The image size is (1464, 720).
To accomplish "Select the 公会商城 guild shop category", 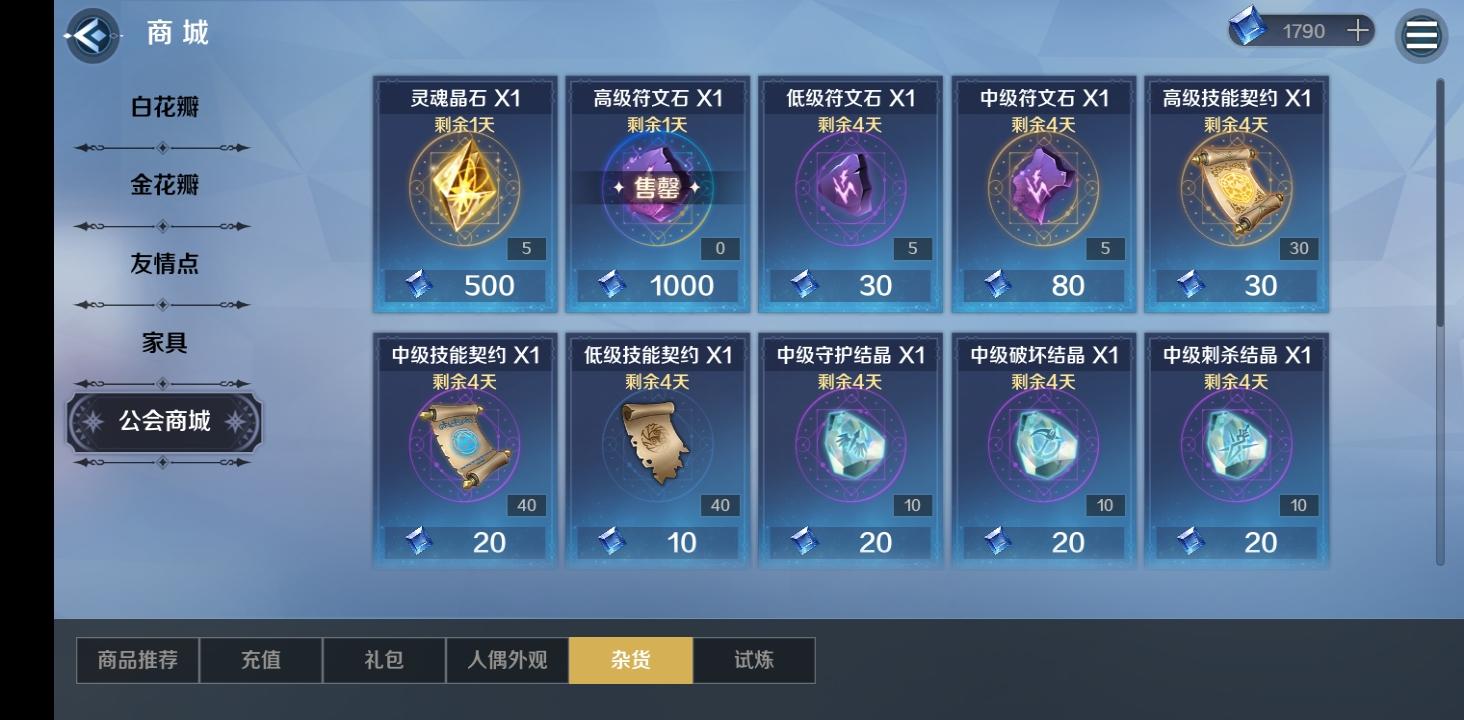I will pos(163,423).
